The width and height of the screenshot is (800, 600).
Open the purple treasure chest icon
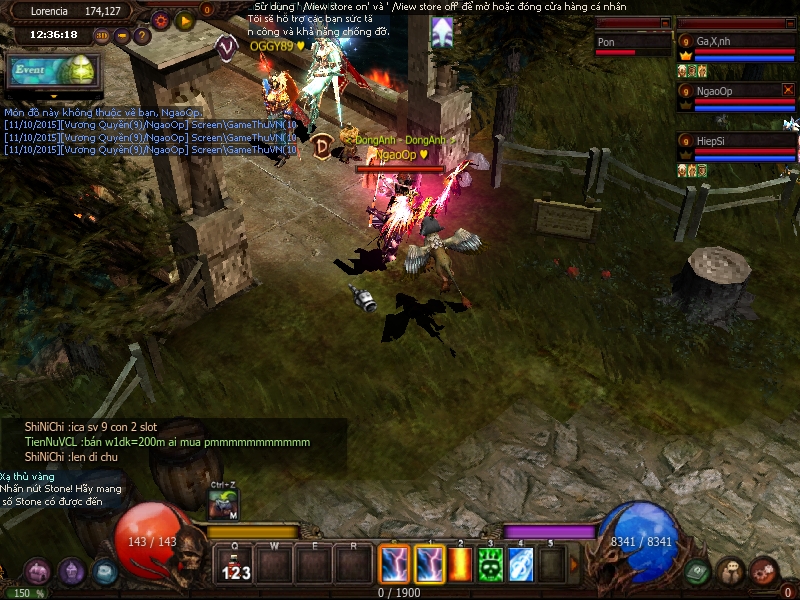click(x=38, y=571)
